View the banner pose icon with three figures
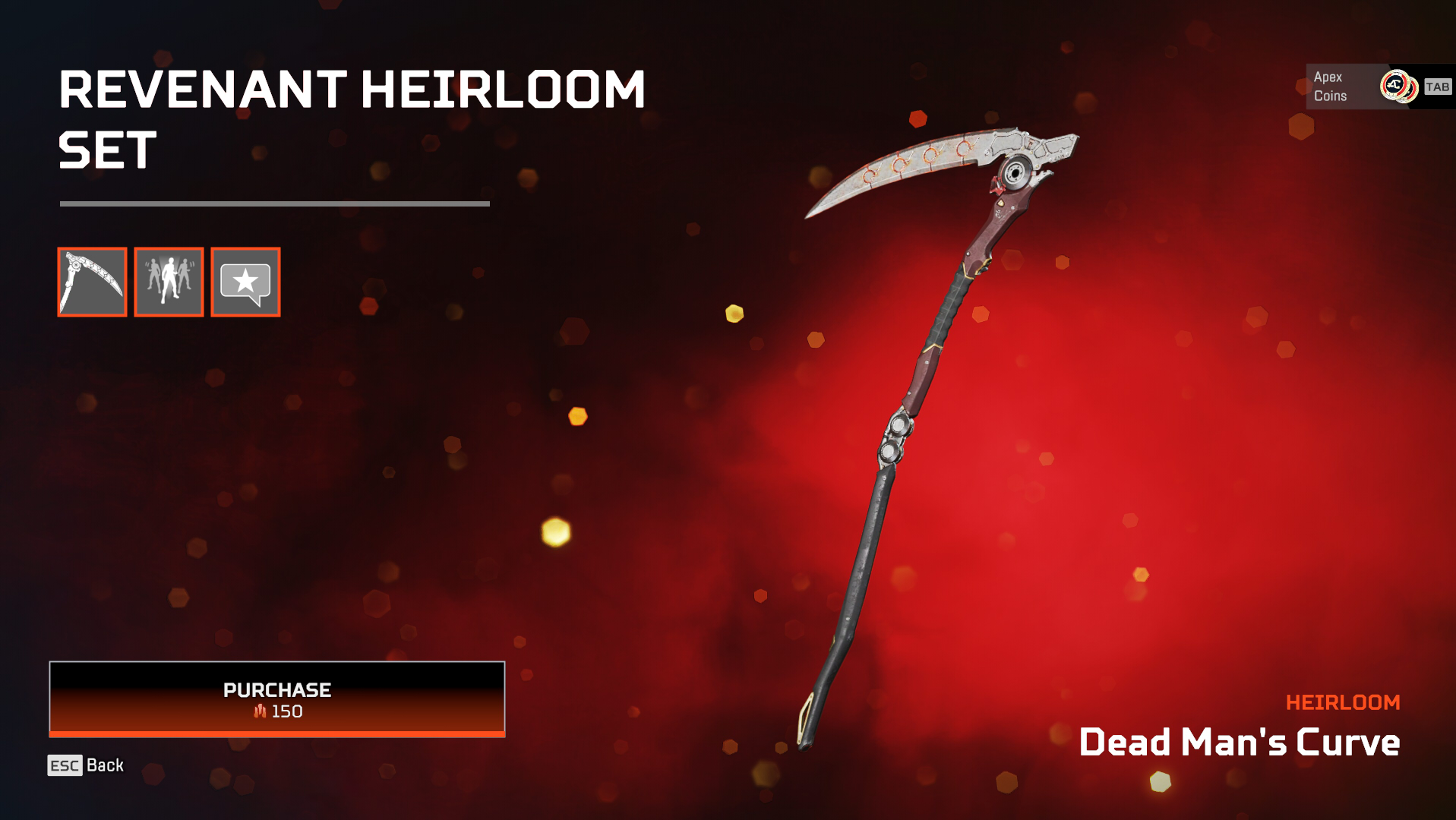Screen dimensions: 1456x820 [168, 282]
